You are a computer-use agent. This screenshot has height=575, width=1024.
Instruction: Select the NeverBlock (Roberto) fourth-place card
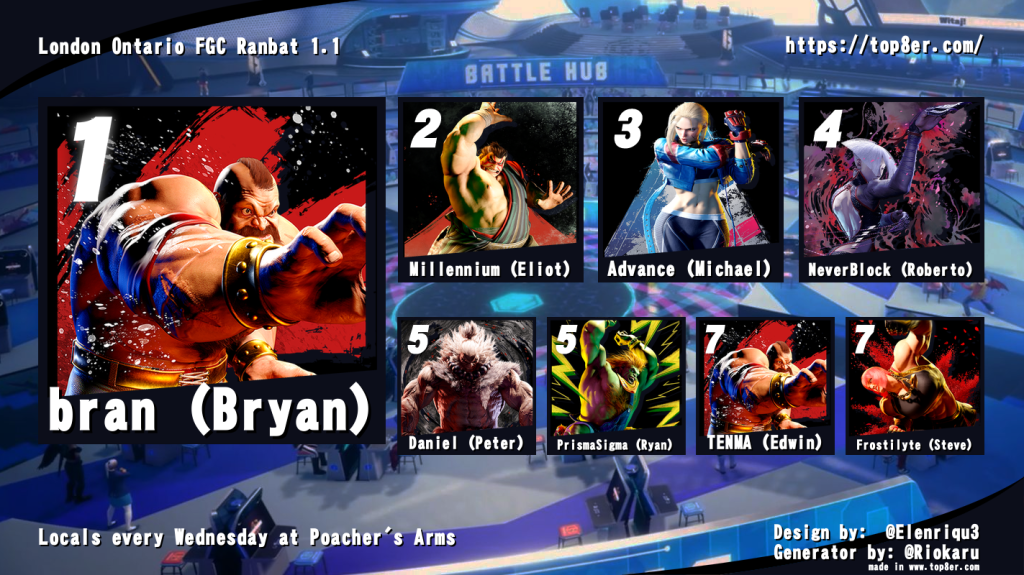click(x=892, y=190)
